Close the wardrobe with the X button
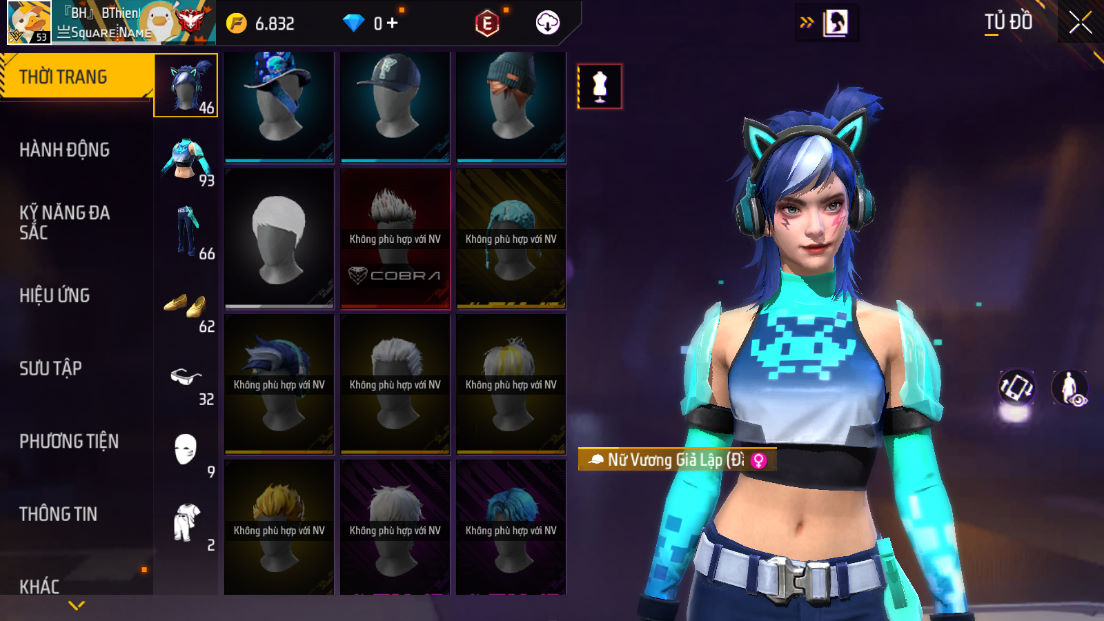 [x=1080, y=23]
